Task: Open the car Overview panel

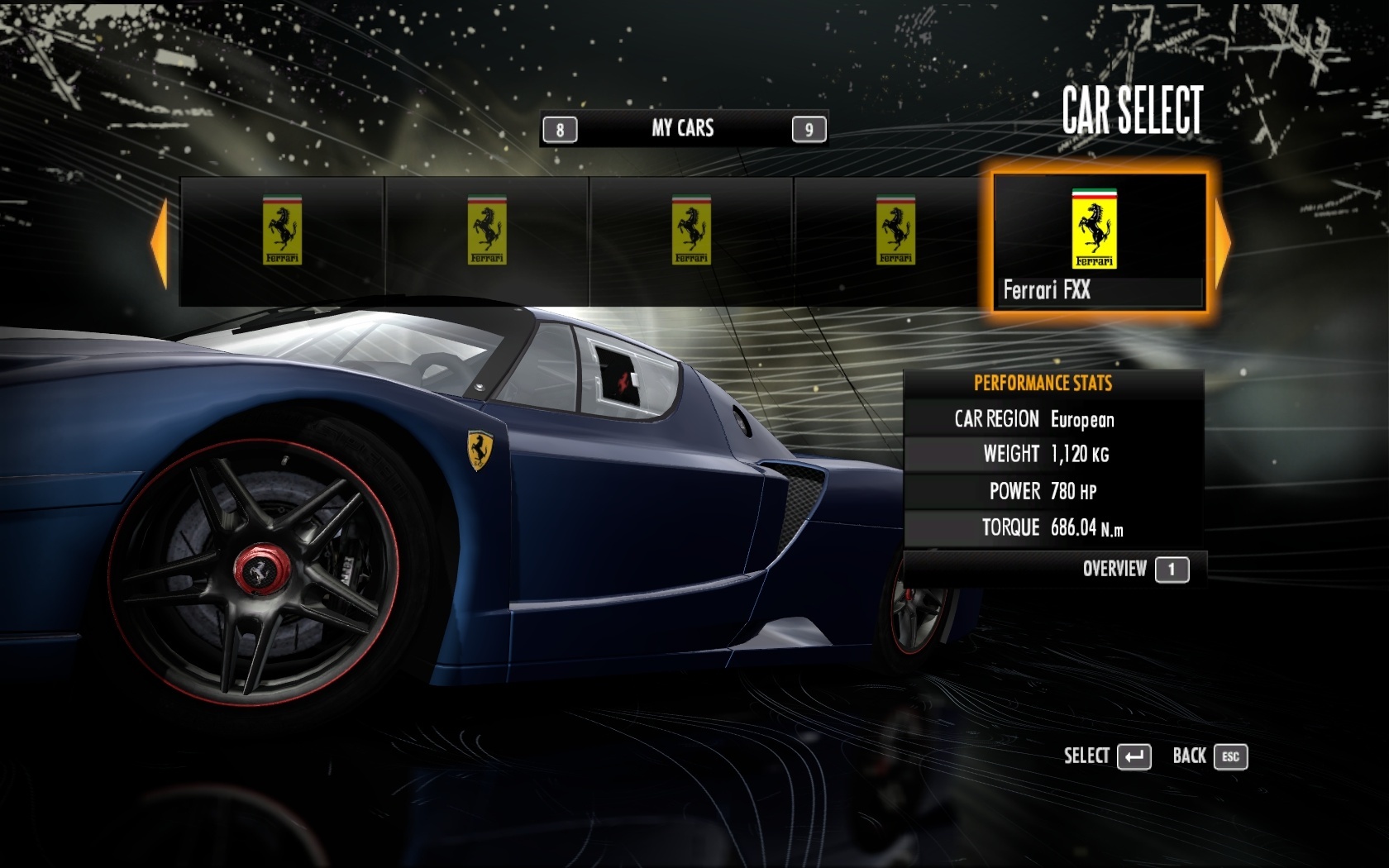Action: 1134,569
